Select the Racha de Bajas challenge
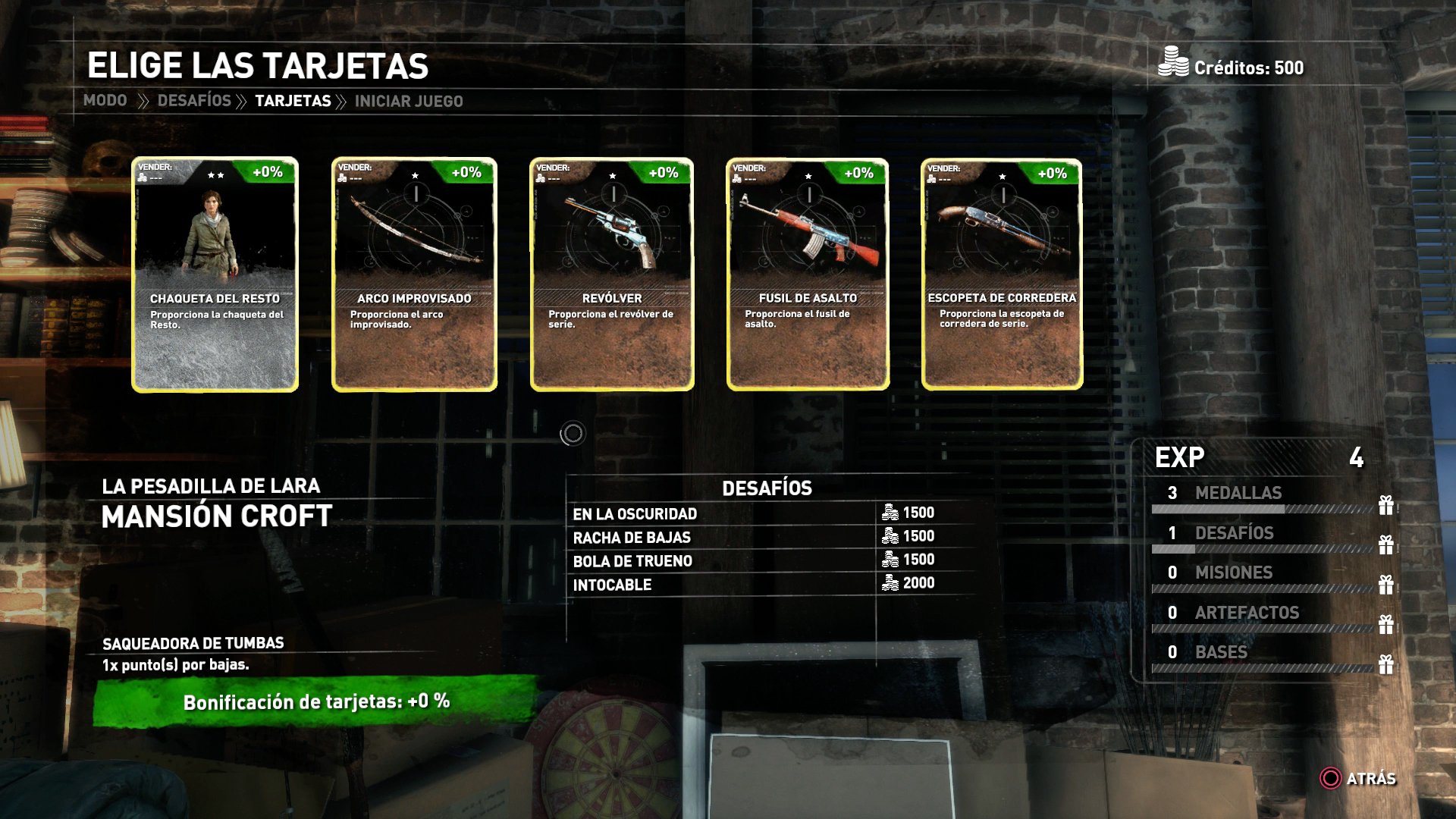This screenshot has height=819, width=1456. (632, 538)
